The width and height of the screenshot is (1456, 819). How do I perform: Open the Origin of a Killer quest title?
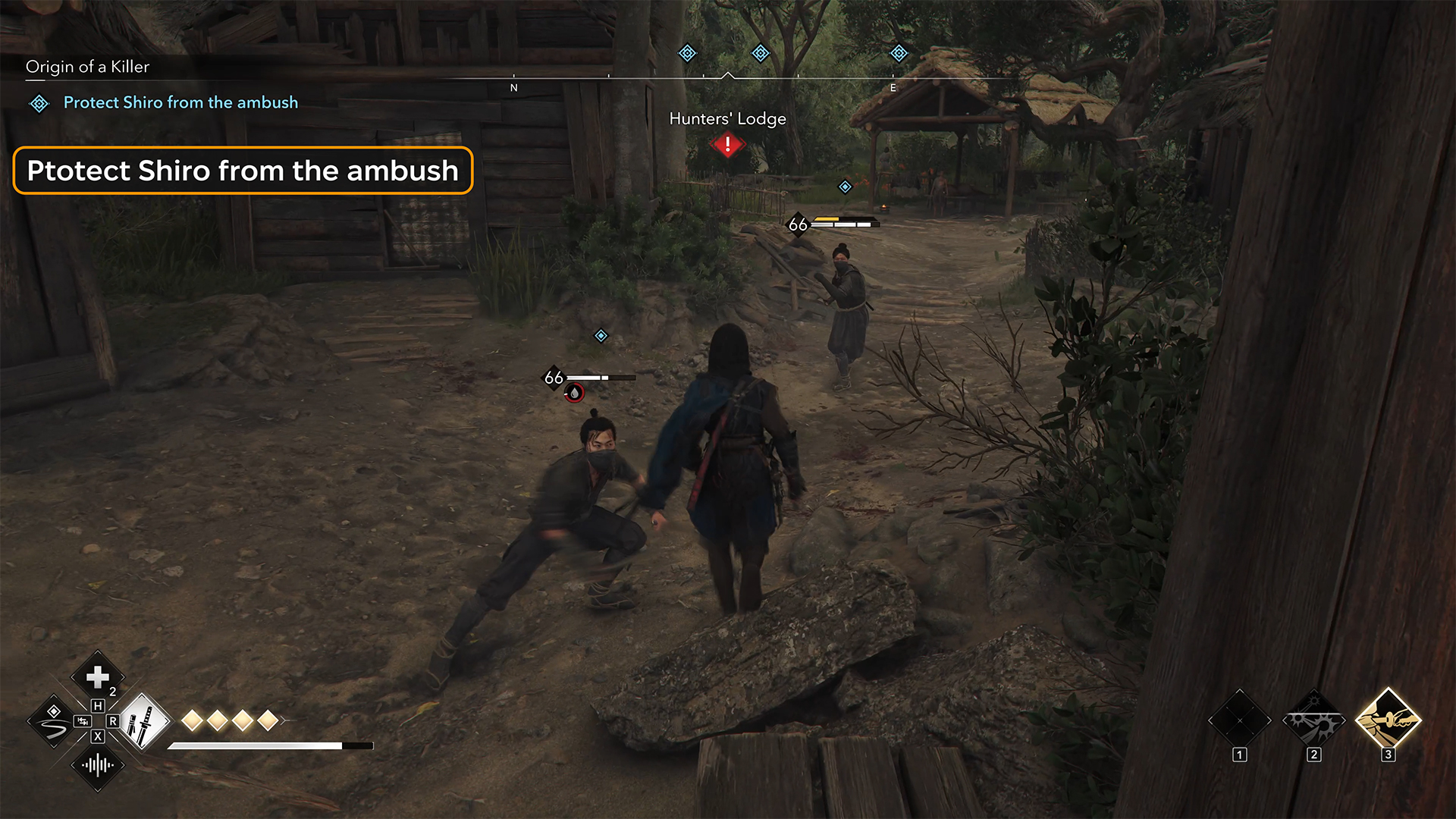pyautogui.click(x=87, y=67)
